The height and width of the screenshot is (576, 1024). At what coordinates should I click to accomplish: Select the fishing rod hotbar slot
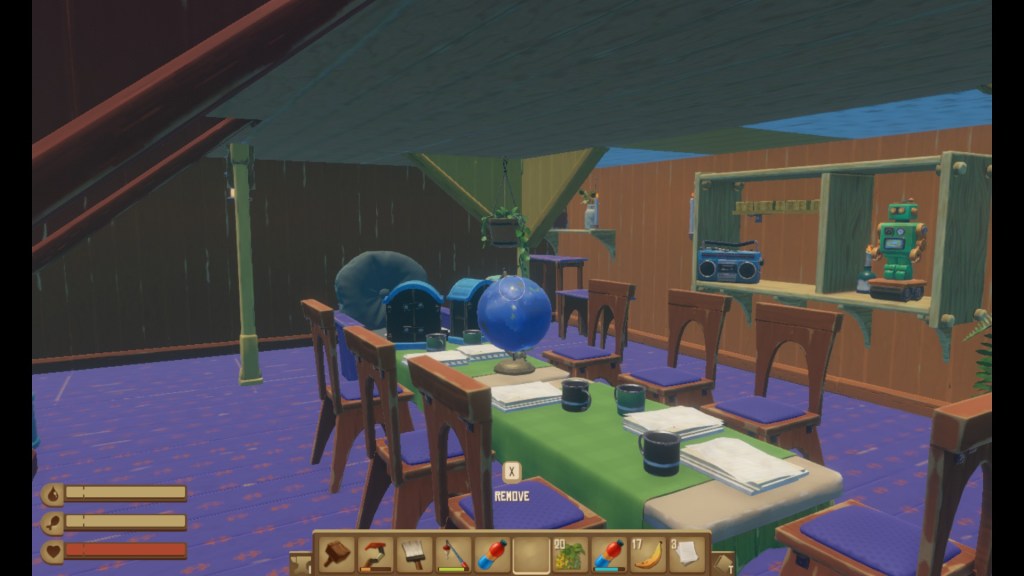click(453, 554)
